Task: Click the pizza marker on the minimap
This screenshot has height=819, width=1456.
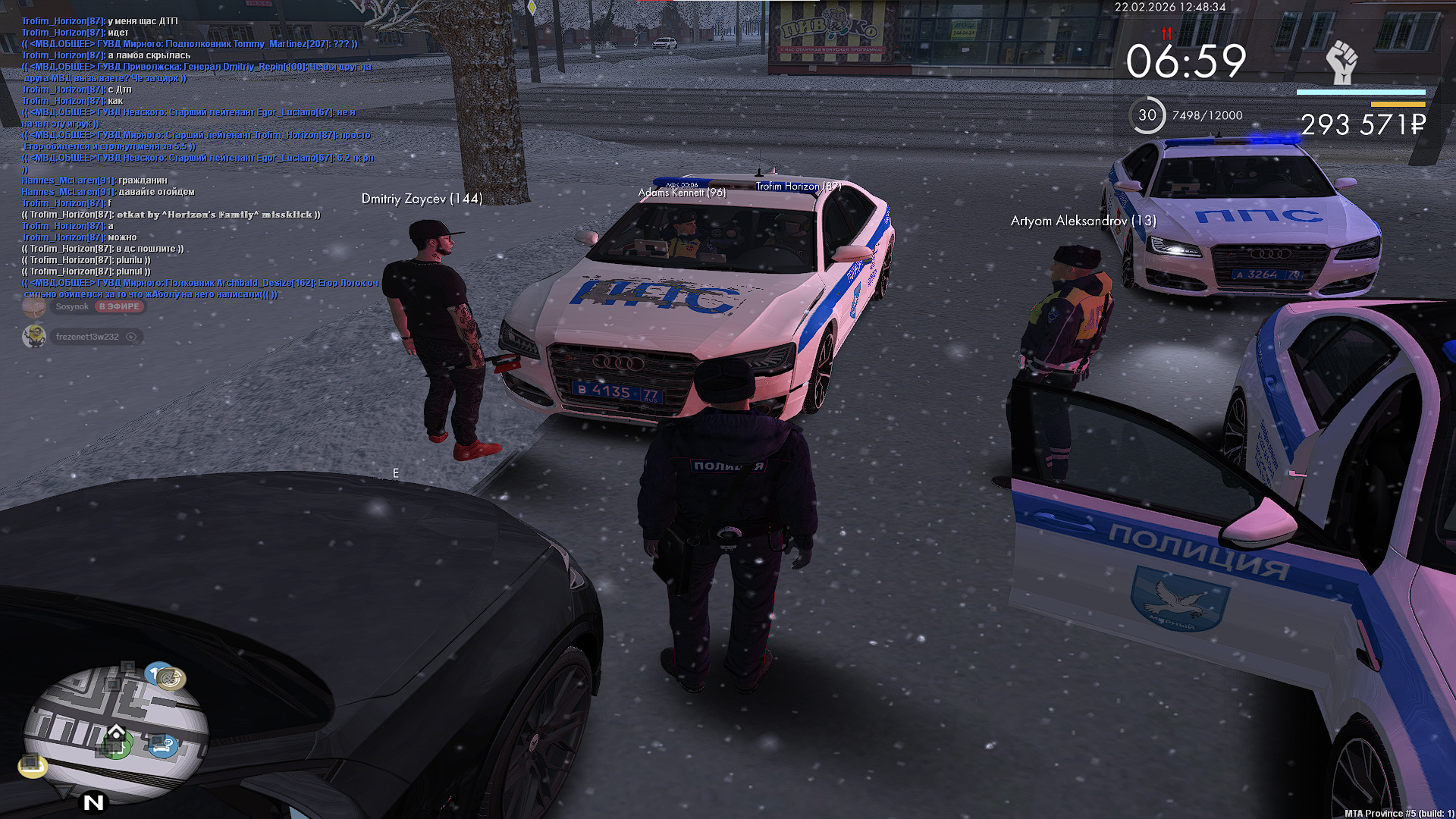Action: tap(171, 678)
